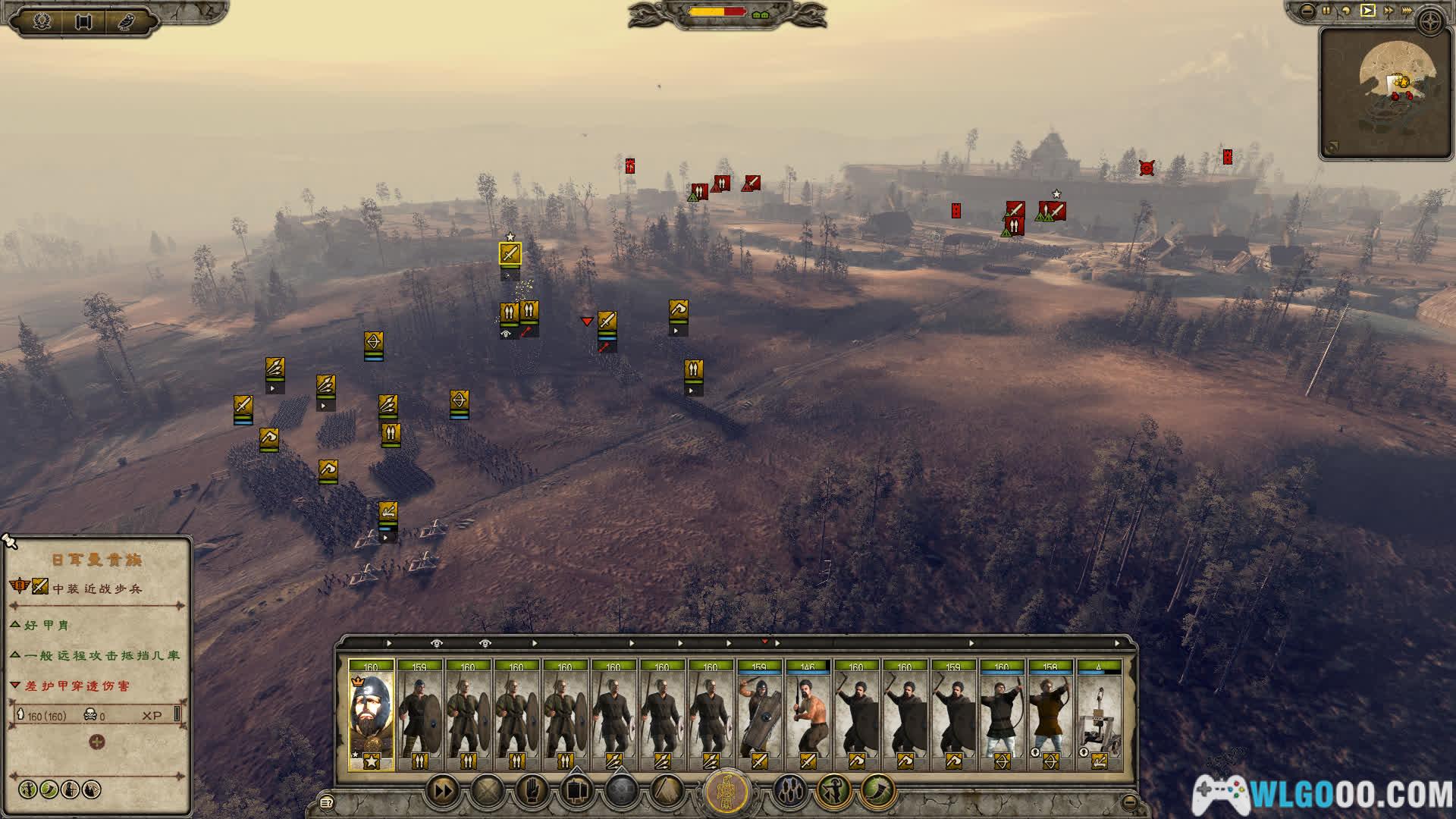Select the general's unit card with crown
The width and height of the screenshot is (1456, 819).
pos(371,714)
